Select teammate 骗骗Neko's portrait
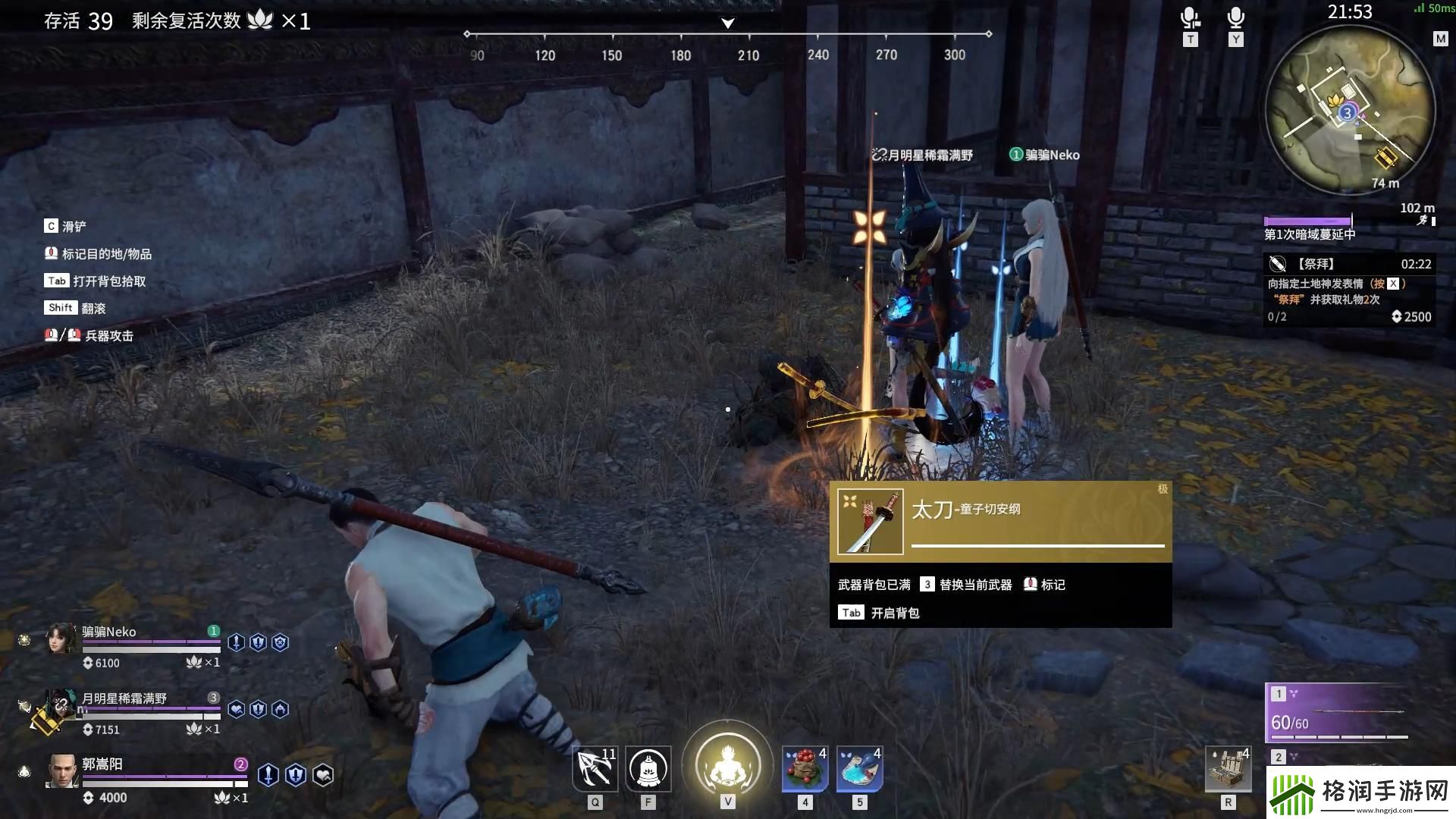The image size is (1456, 819). [61, 639]
